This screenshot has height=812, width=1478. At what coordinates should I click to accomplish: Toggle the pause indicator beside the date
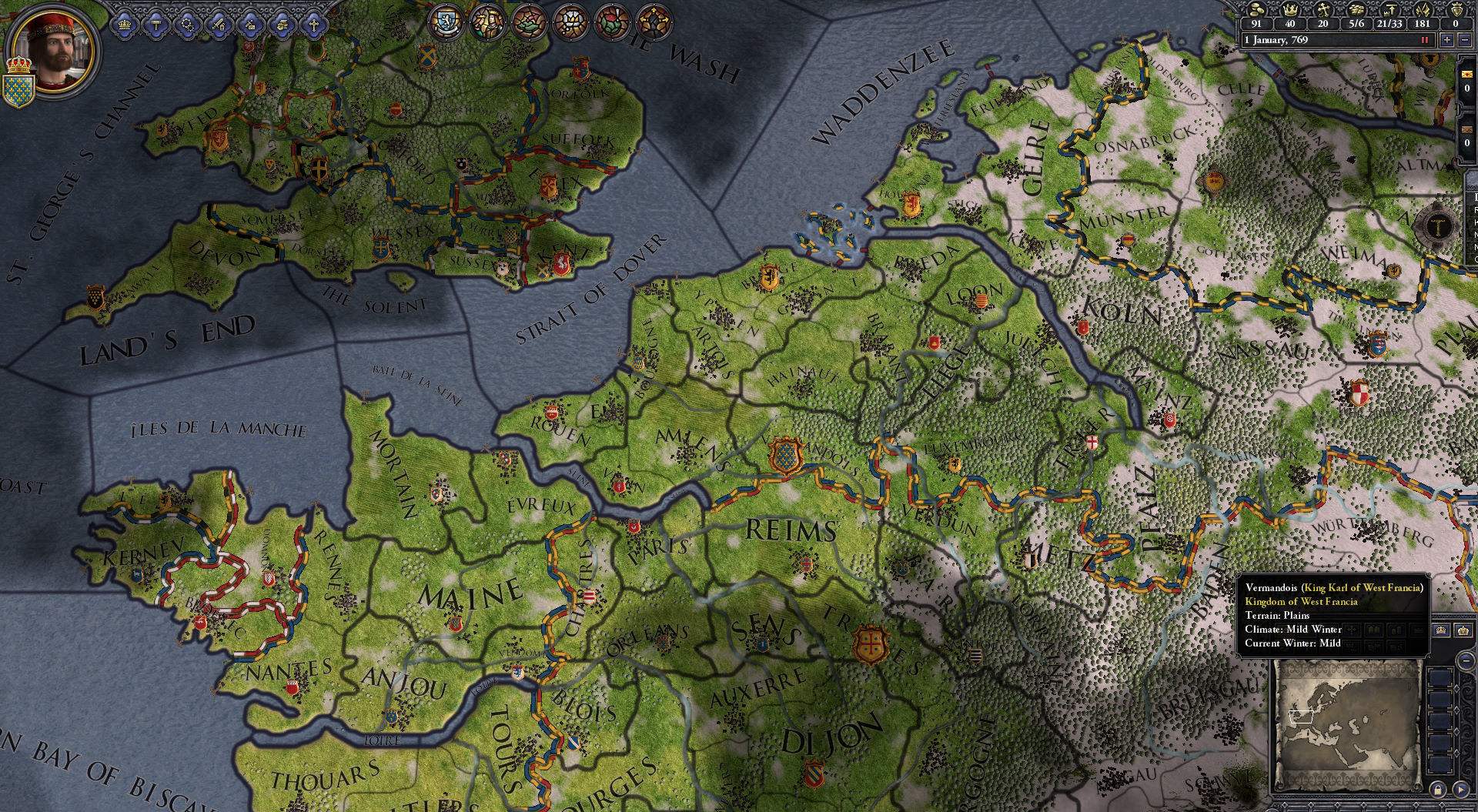tap(1425, 40)
